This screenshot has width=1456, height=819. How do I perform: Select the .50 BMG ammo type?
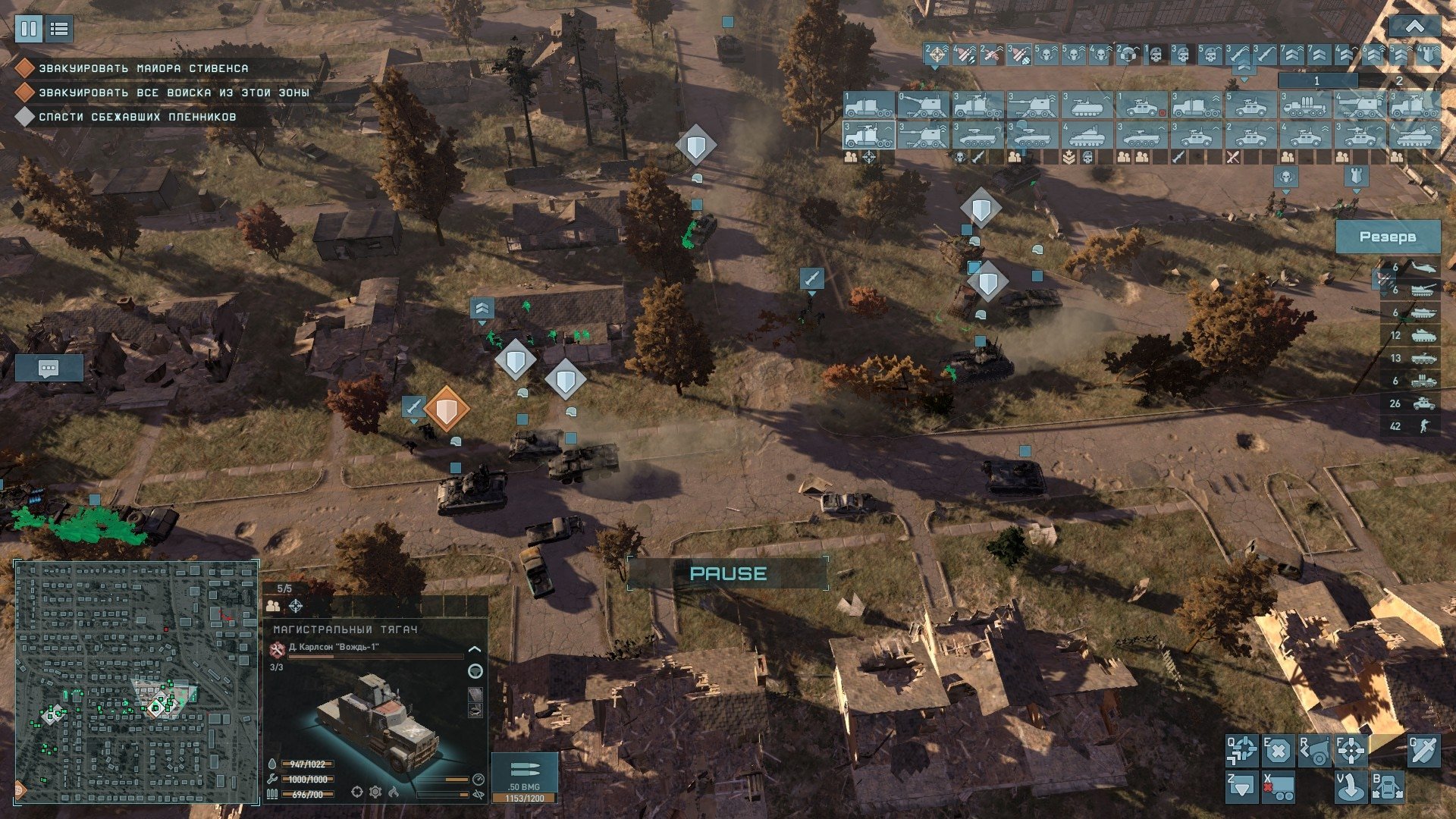[x=524, y=773]
